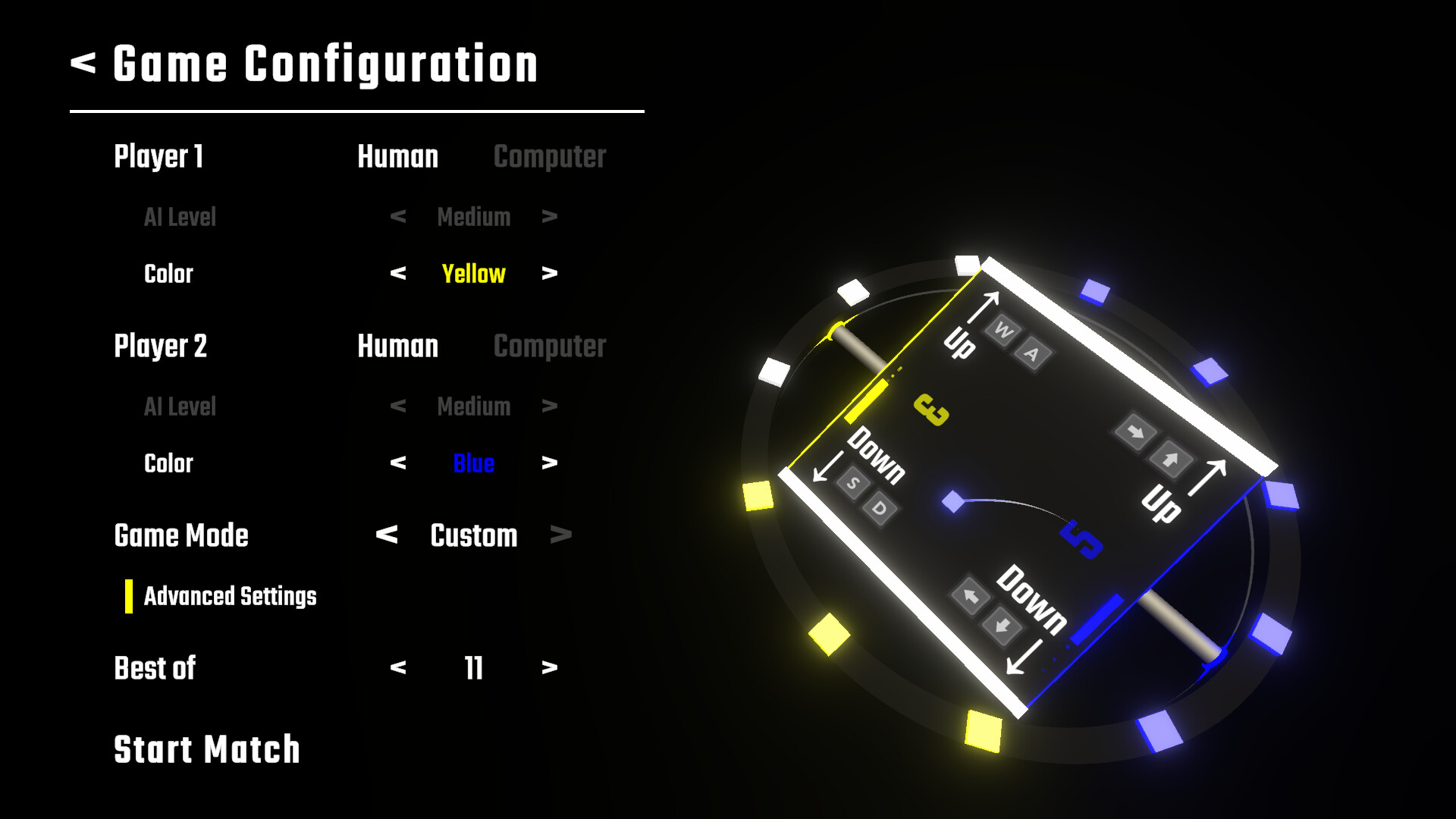Click Start Match
This screenshot has width=1456, height=819.
(206, 749)
